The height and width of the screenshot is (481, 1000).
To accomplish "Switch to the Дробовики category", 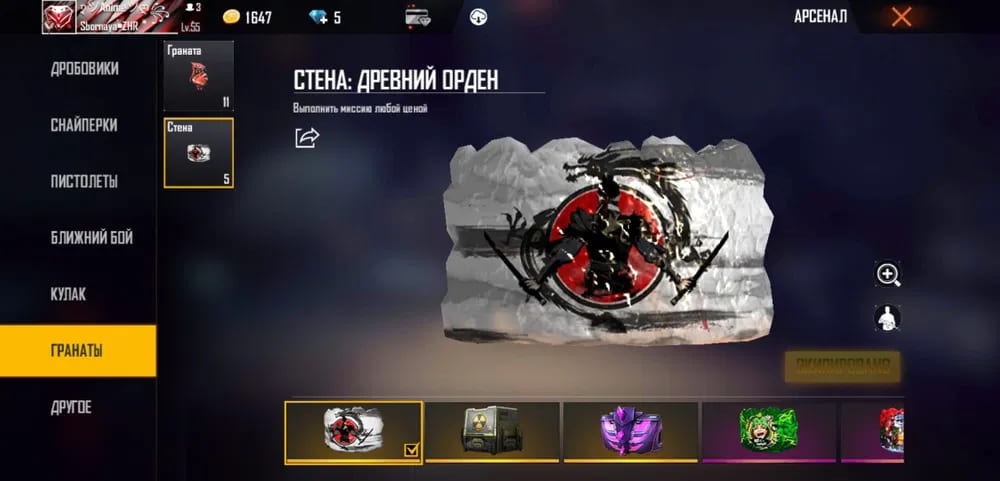I will 84,69.
